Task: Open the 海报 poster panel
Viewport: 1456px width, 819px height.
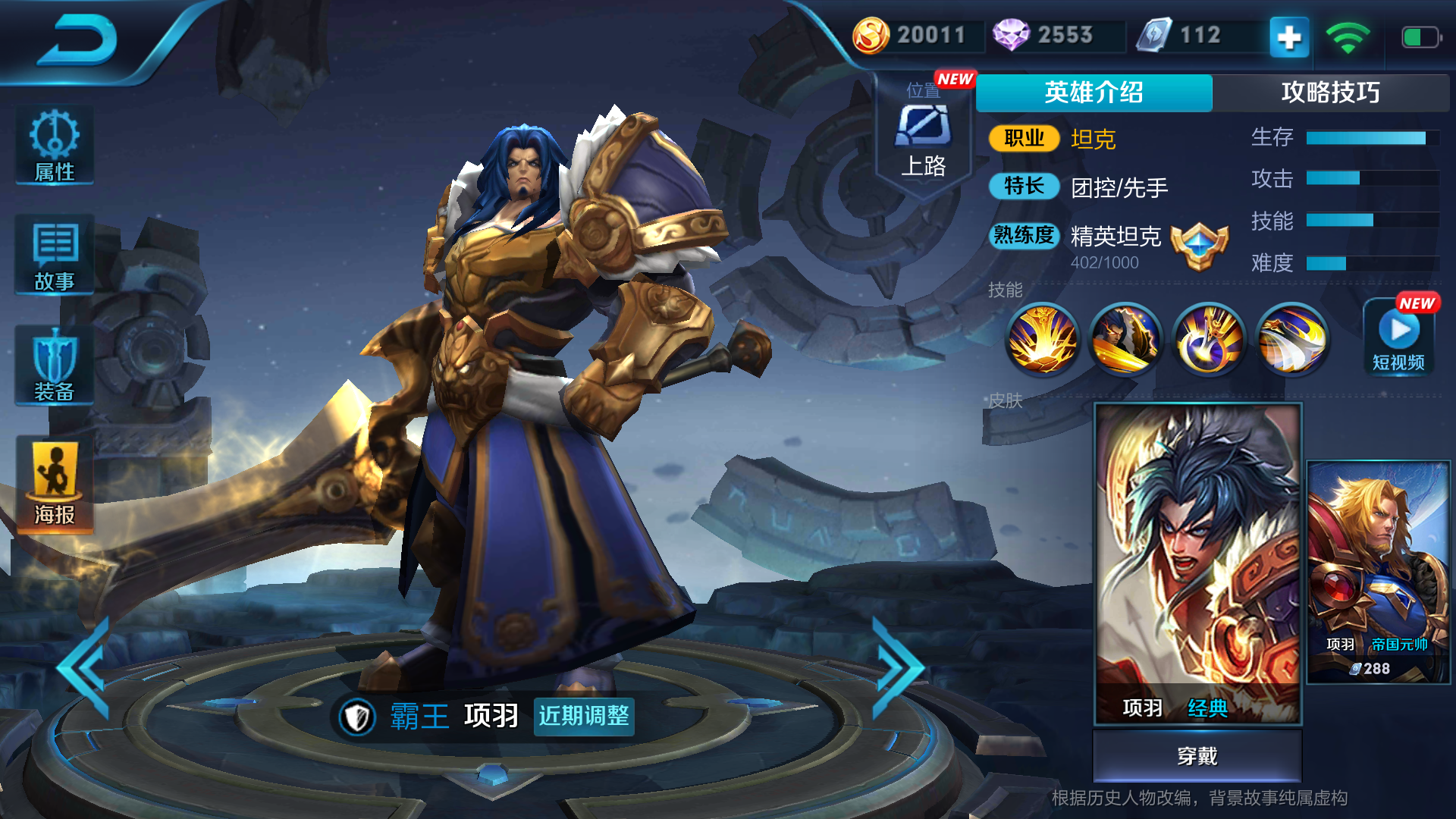Action: (55, 485)
